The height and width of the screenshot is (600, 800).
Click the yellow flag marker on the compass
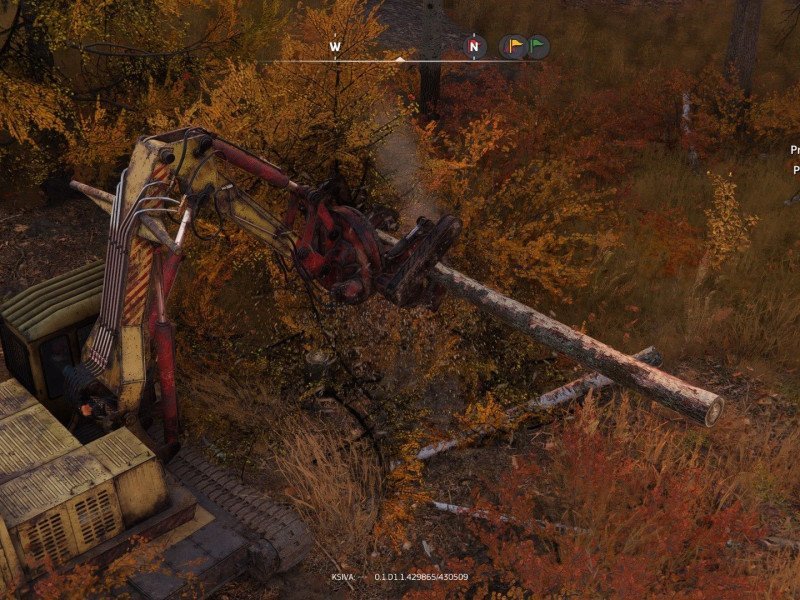tap(513, 46)
